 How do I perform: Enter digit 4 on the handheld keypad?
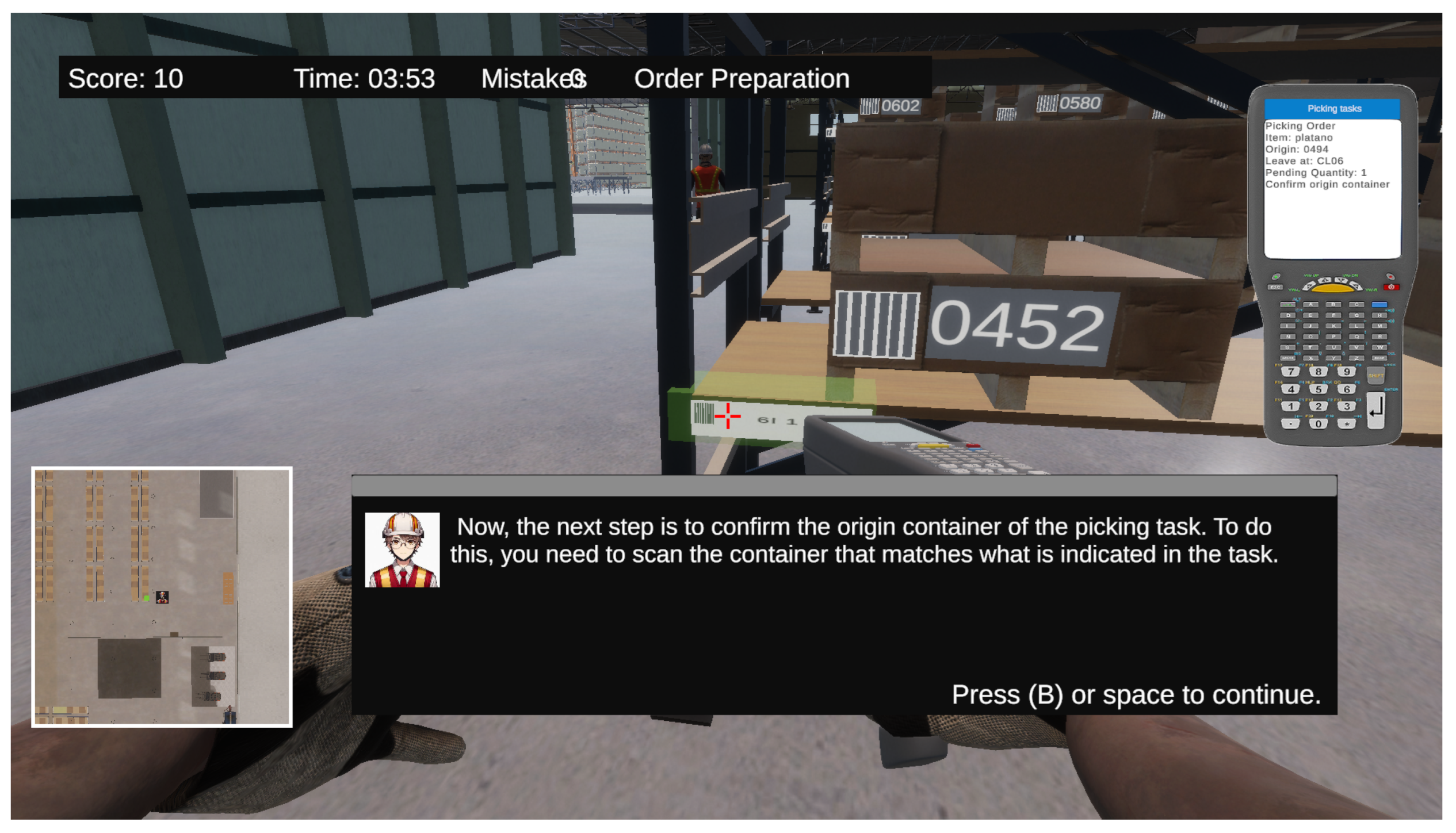point(1290,389)
